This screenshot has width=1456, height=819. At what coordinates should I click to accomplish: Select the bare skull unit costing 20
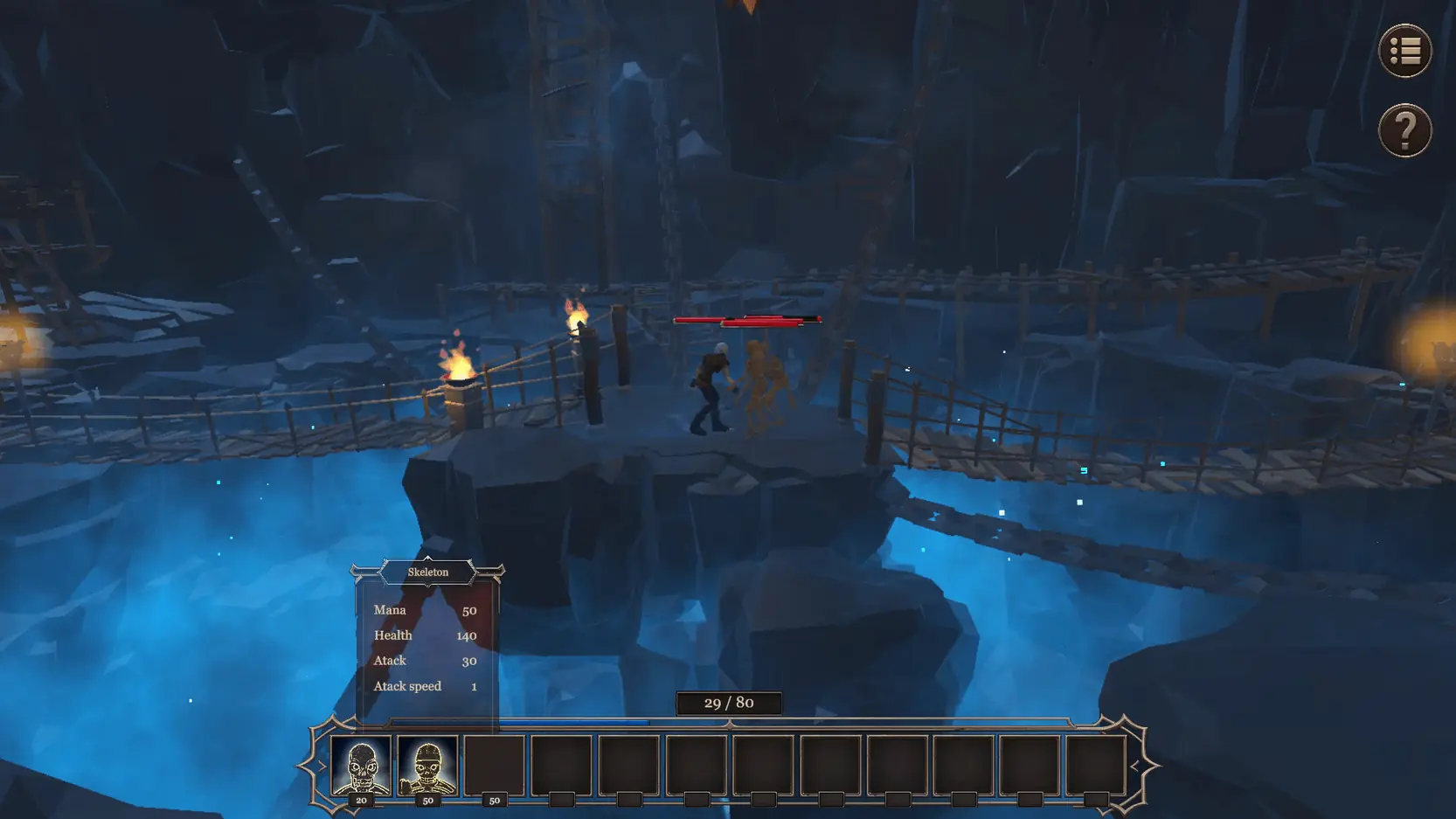tap(361, 766)
